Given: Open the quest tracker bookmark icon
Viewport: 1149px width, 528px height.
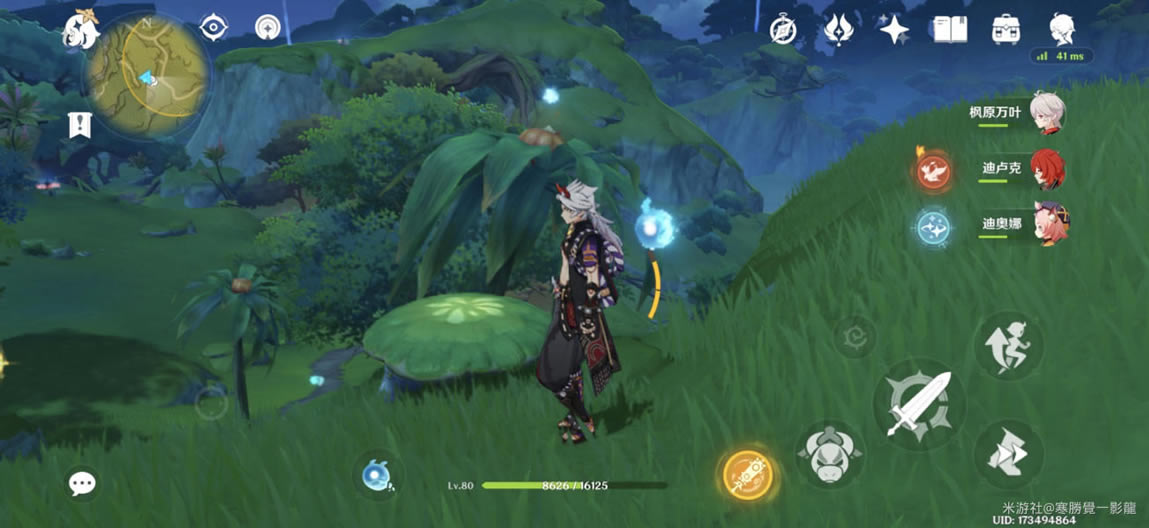Looking at the screenshot, I should (79, 125).
